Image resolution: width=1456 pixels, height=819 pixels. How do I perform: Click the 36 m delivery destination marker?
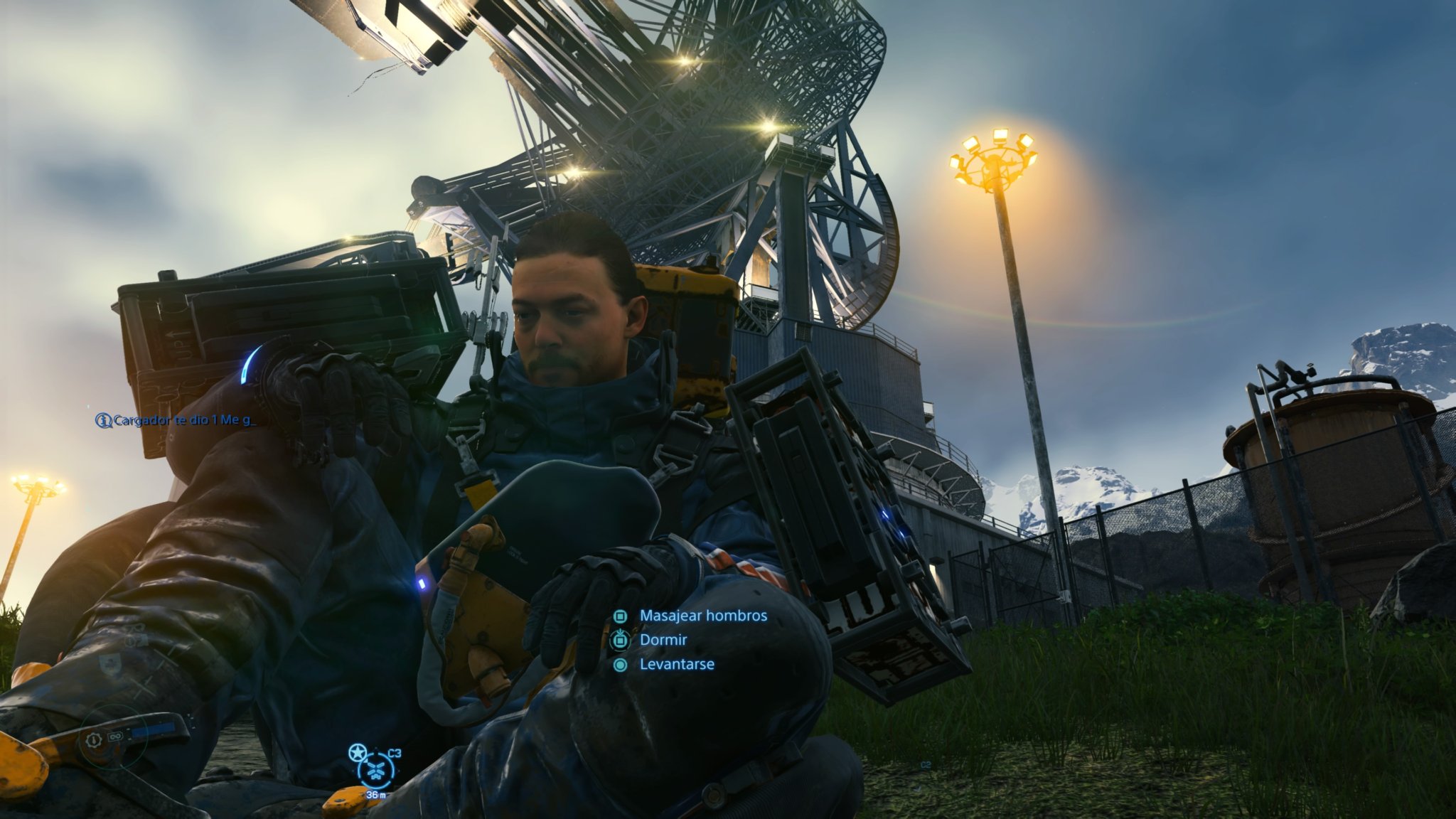[375, 770]
